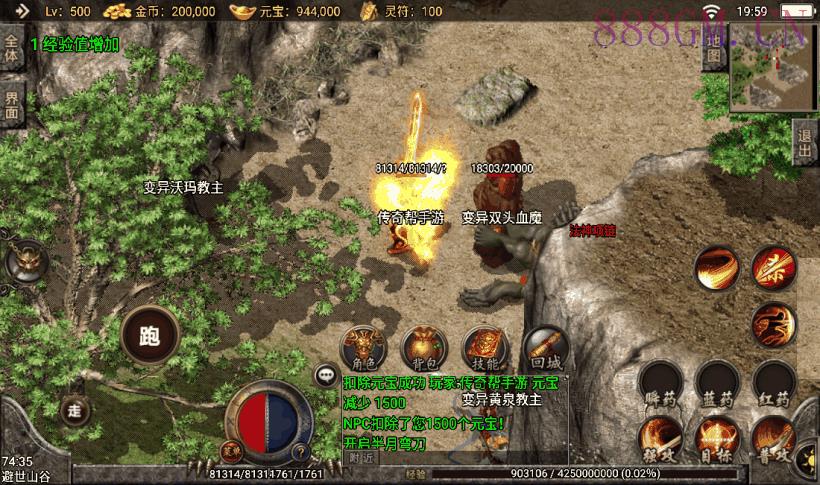
Task: Tap the 跑 run button
Action: pyautogui.click(x=151, y=337)
